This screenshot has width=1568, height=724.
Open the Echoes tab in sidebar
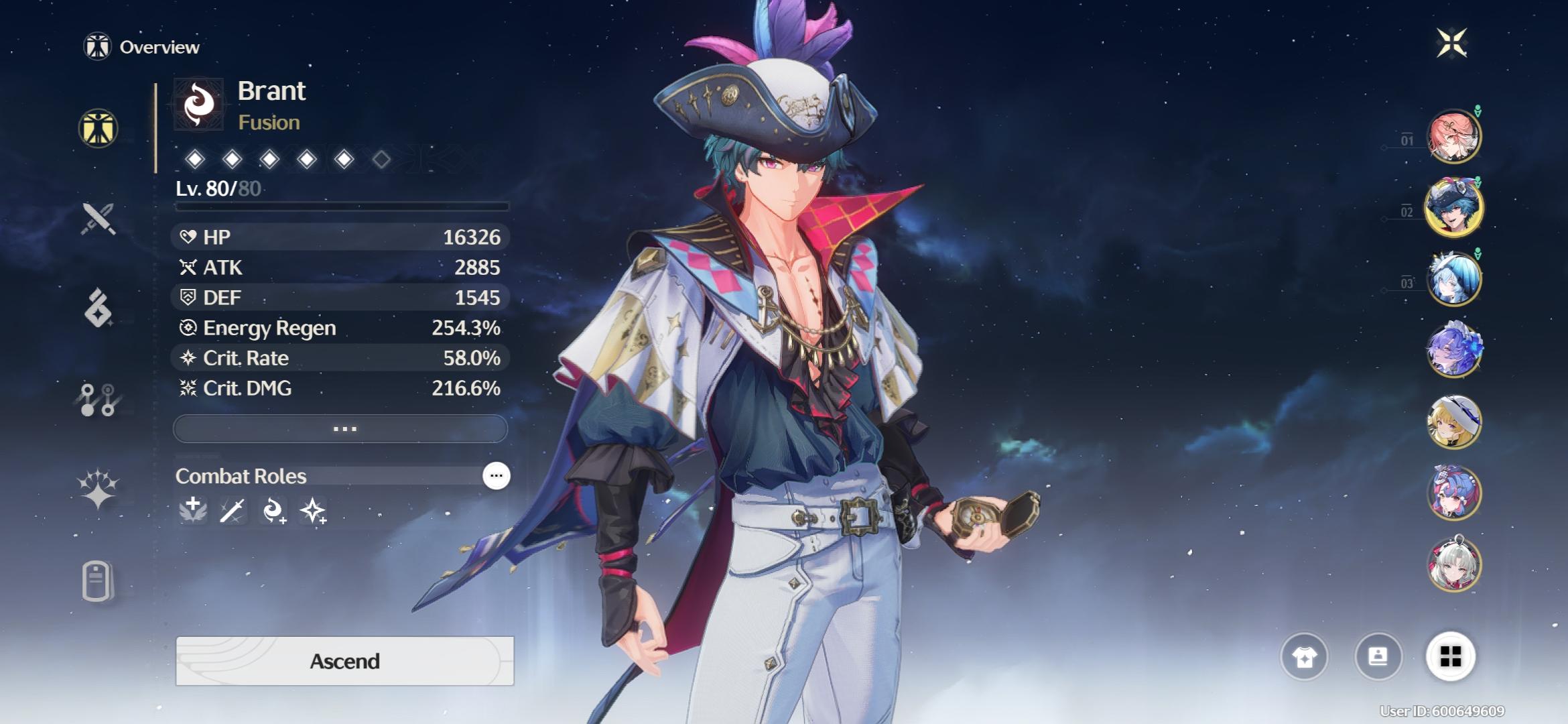[99, 308]
